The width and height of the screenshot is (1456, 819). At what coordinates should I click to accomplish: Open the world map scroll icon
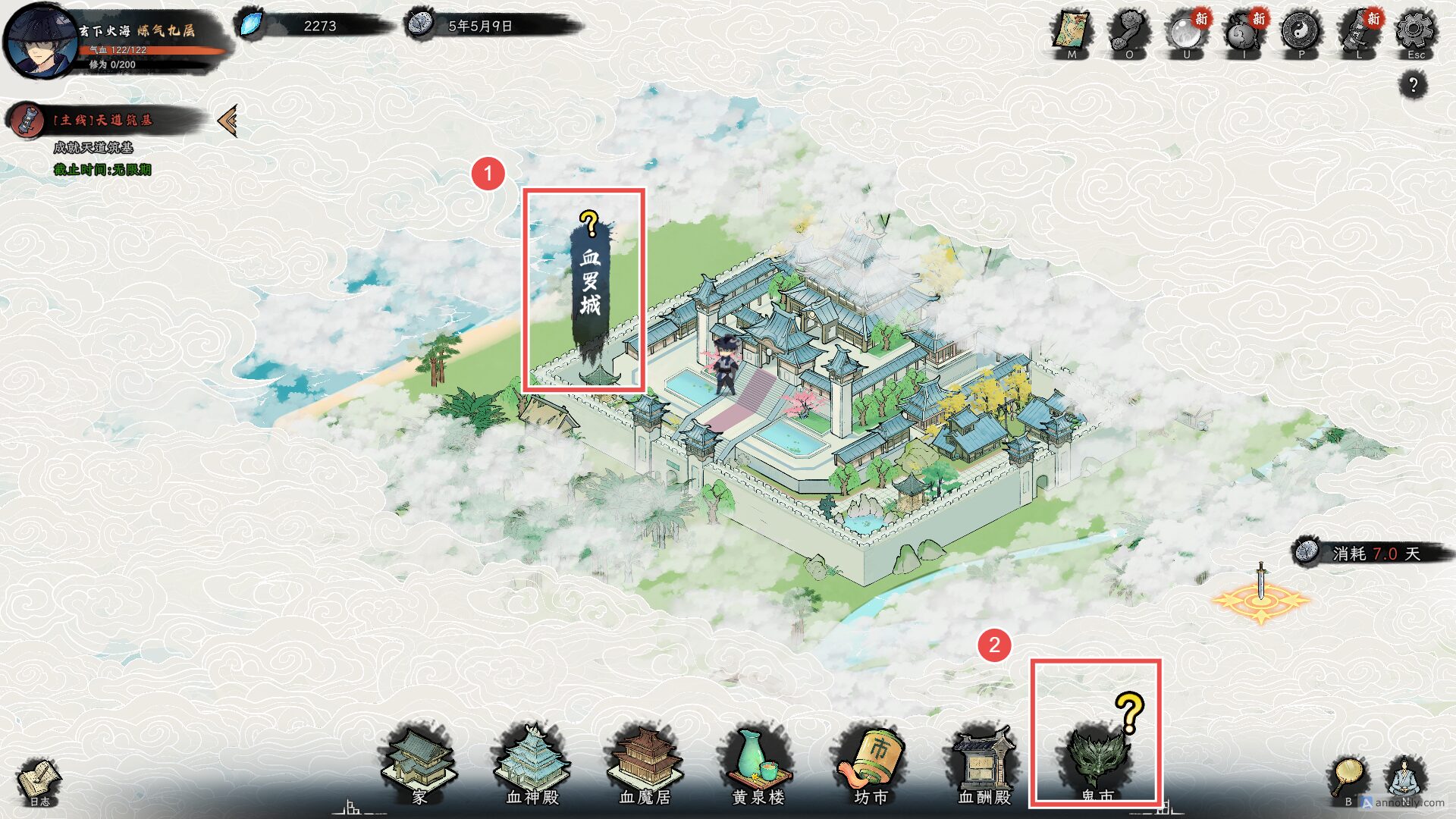[x=1071, y=33]
